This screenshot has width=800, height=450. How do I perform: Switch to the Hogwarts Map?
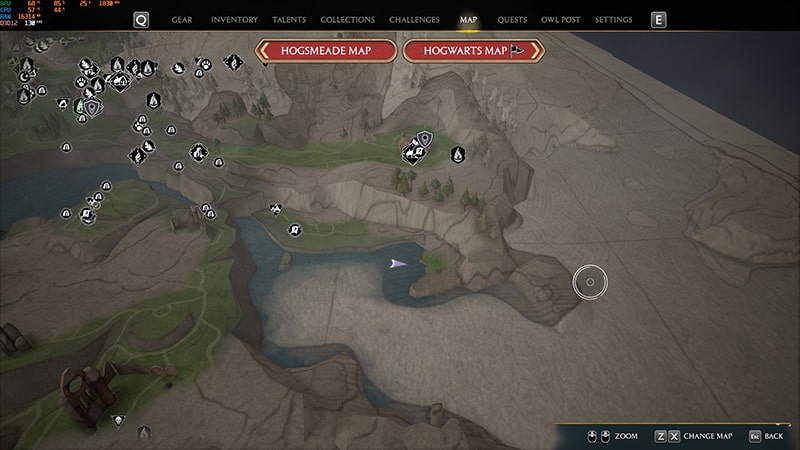click(x=473, y=51)
